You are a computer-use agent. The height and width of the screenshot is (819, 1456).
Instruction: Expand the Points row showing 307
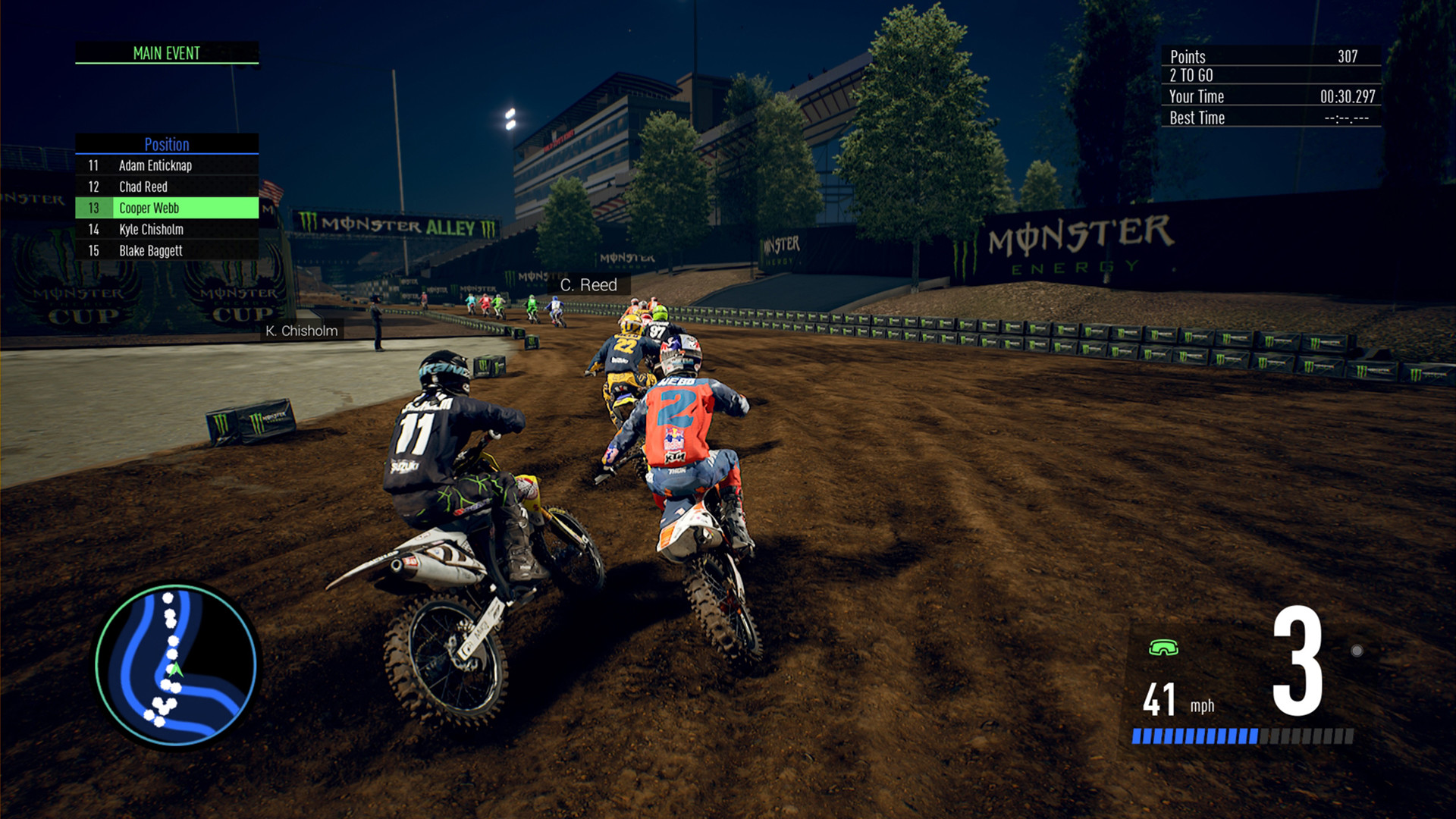[1271, 56]
